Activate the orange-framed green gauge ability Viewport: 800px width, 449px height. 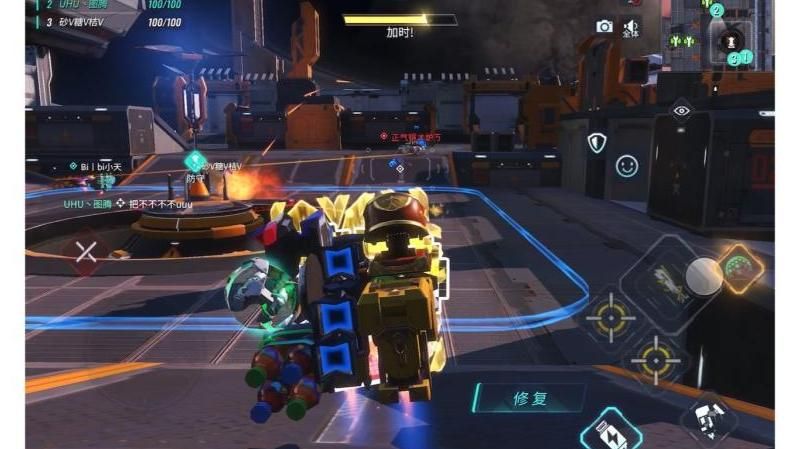(738, 269)
